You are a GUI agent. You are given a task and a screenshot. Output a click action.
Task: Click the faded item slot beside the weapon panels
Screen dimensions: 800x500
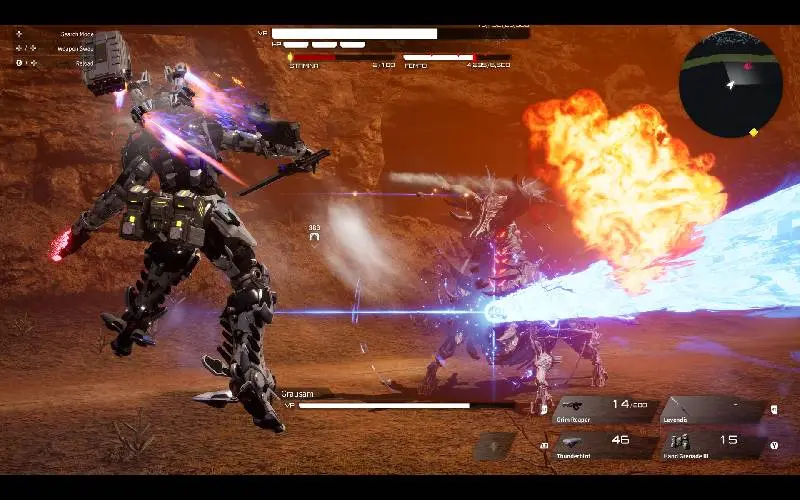[x=494, y=446]
